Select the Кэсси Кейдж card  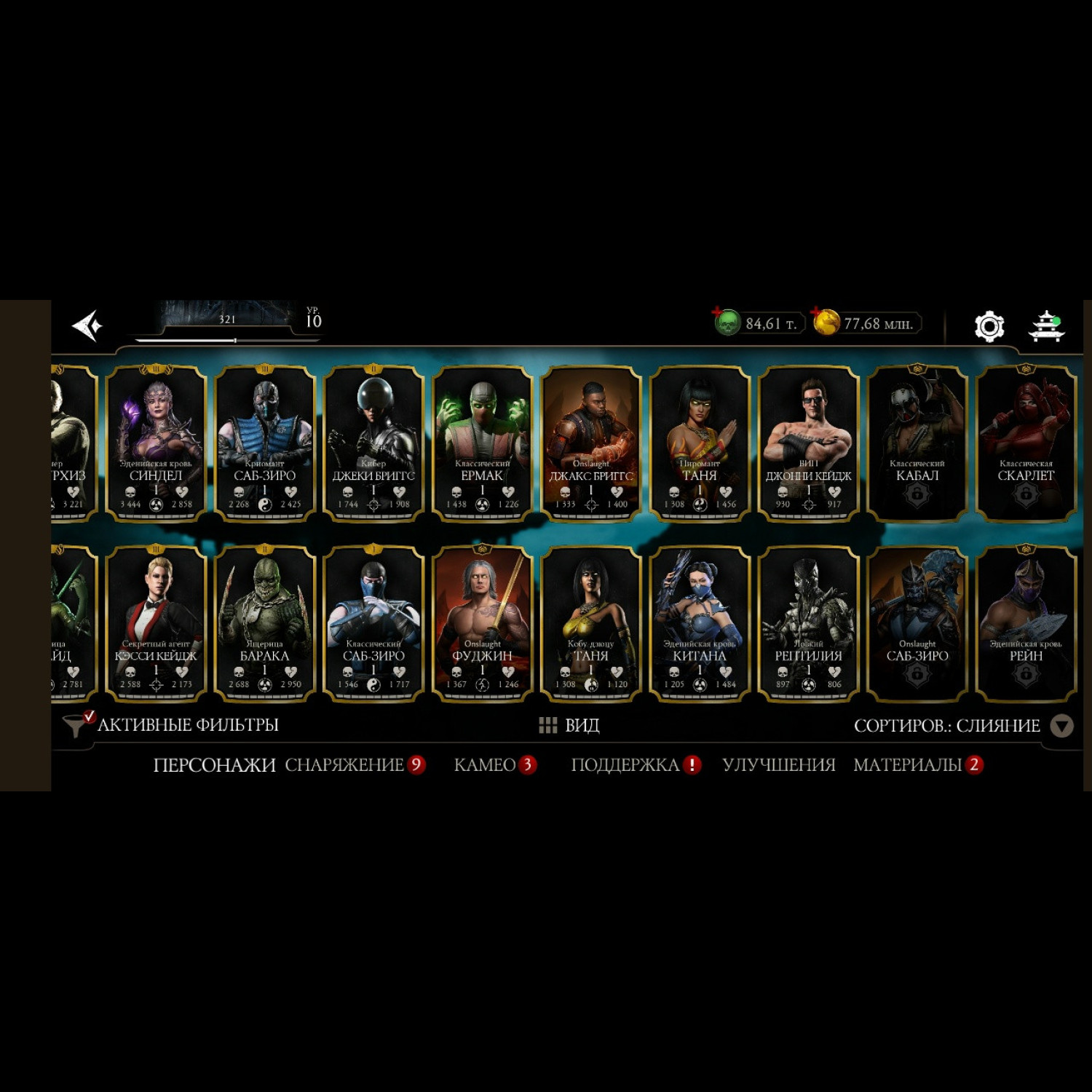pyautogui.click(x=156, y=624)
